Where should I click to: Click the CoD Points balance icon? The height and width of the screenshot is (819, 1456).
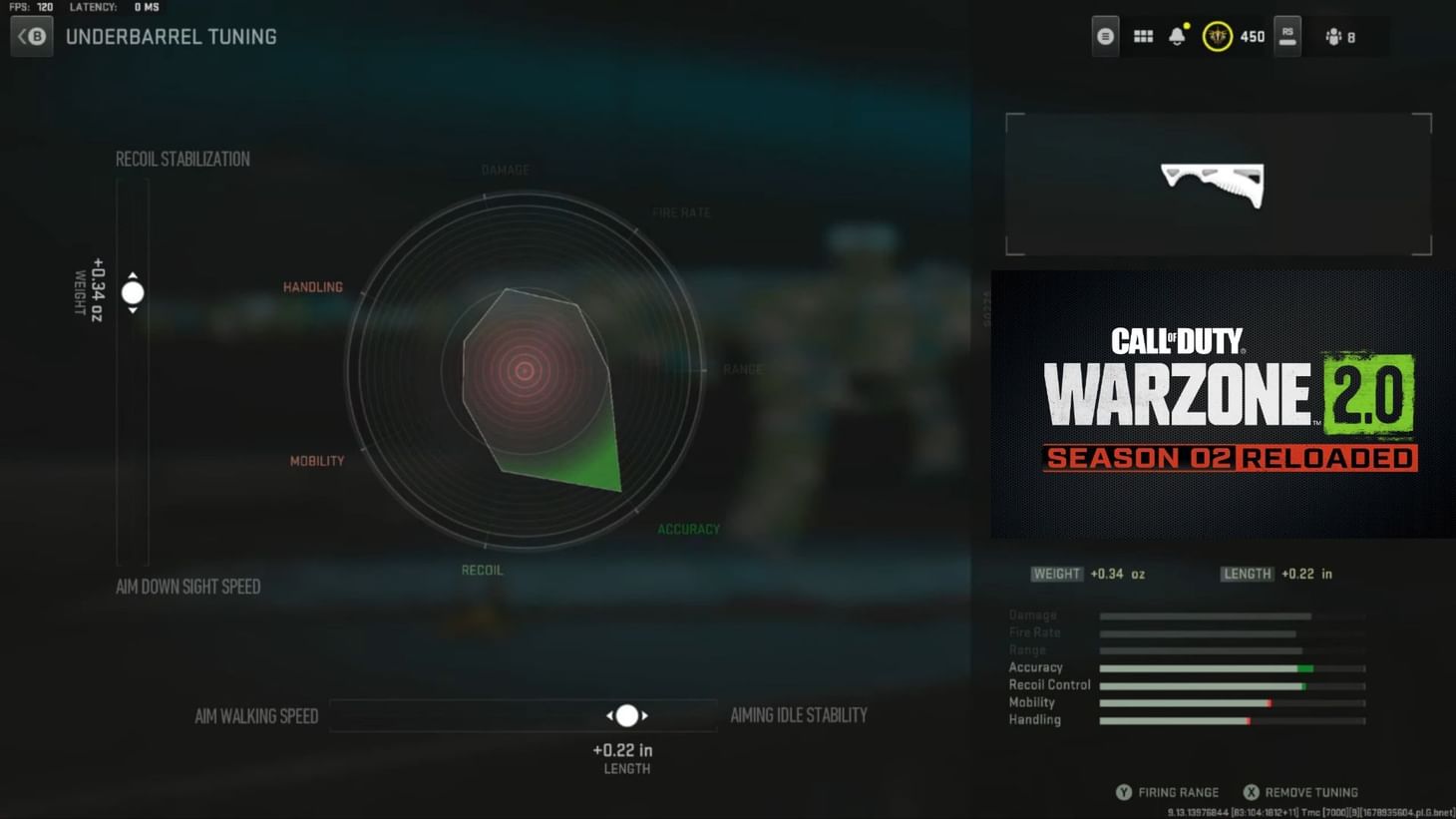pos(1218,36)
